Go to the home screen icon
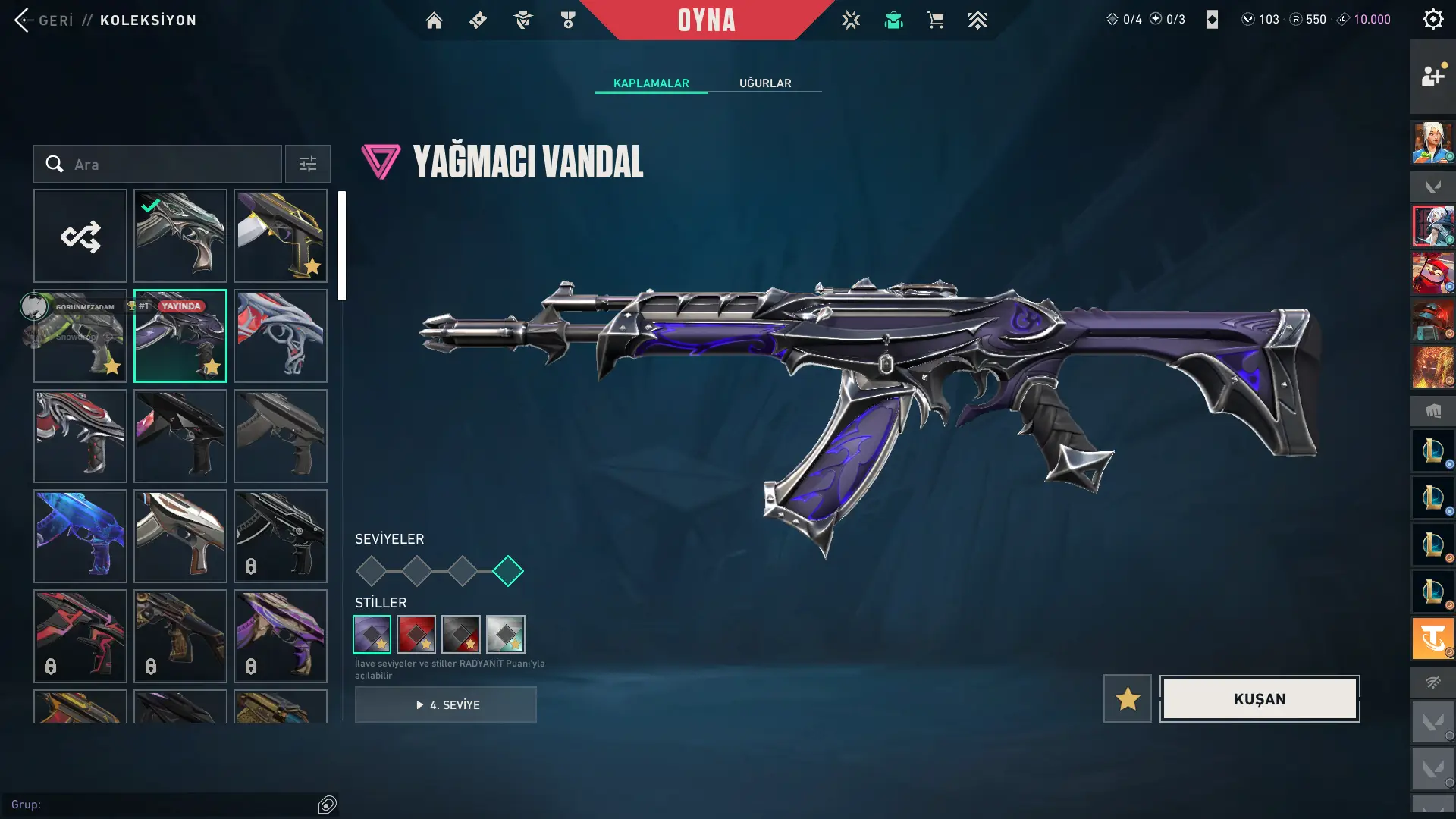 (434, 20)
